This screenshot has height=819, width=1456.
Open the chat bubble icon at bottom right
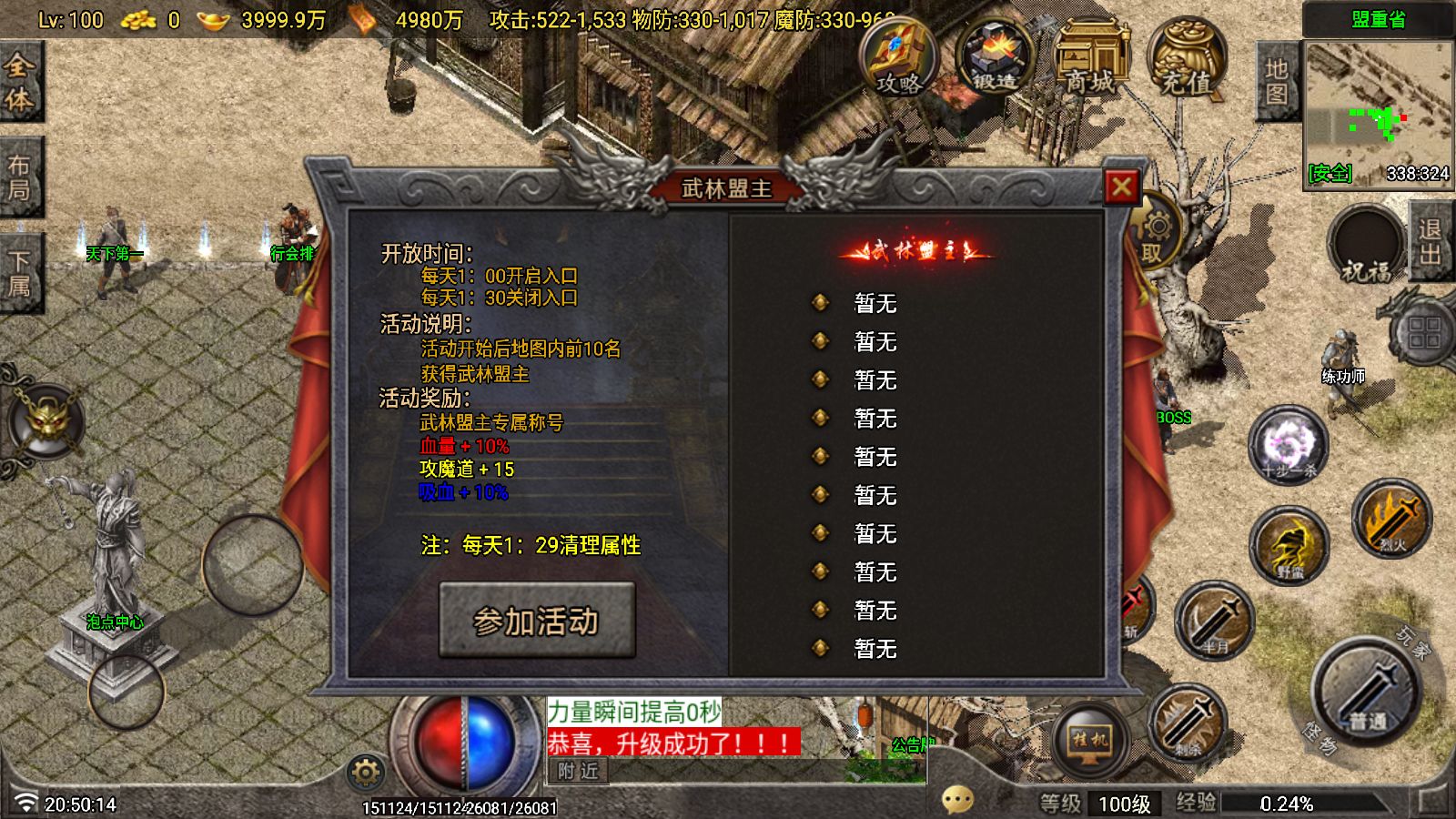click(955, 799)
